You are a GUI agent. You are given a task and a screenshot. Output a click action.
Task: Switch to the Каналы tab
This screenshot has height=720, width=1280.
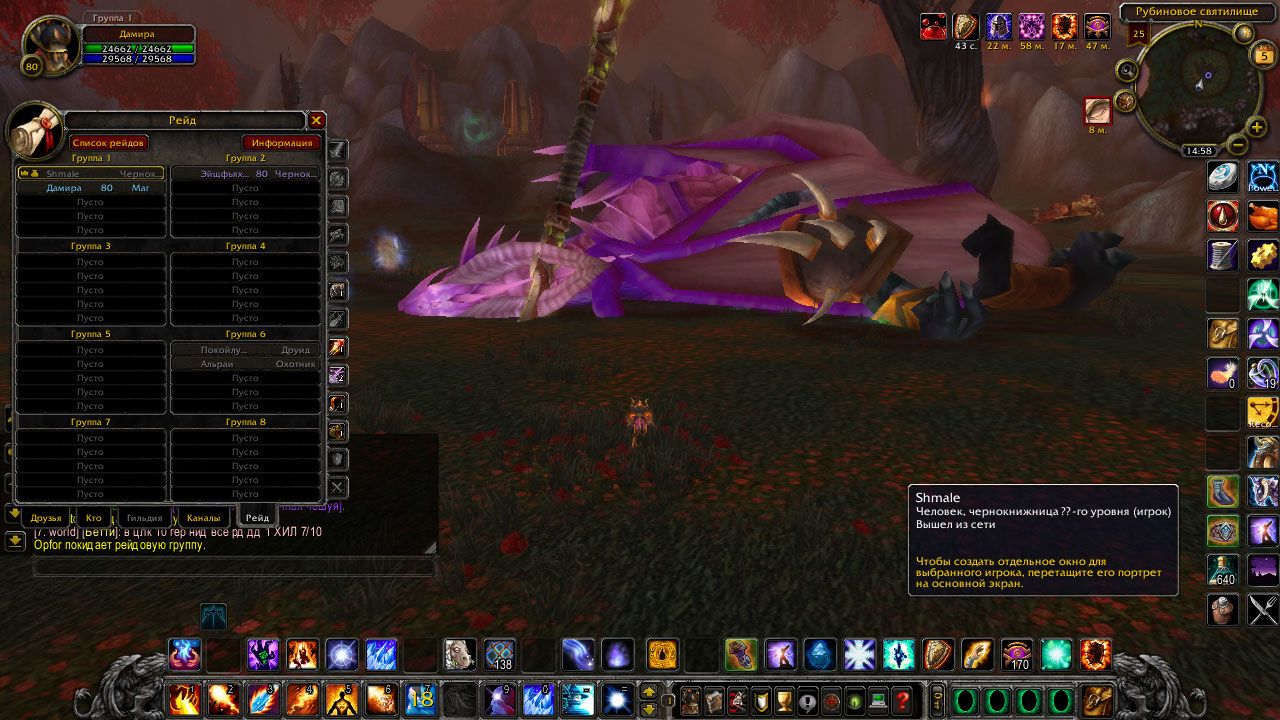coord(204,518)
